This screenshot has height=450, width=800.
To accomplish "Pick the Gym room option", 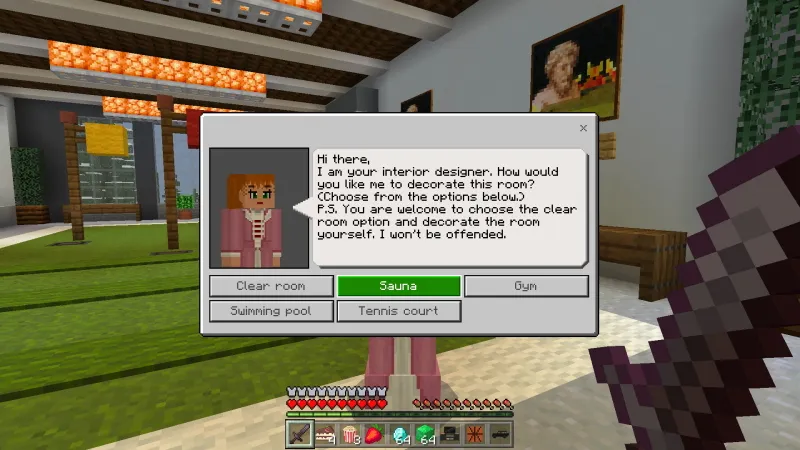I will (526, 286).
